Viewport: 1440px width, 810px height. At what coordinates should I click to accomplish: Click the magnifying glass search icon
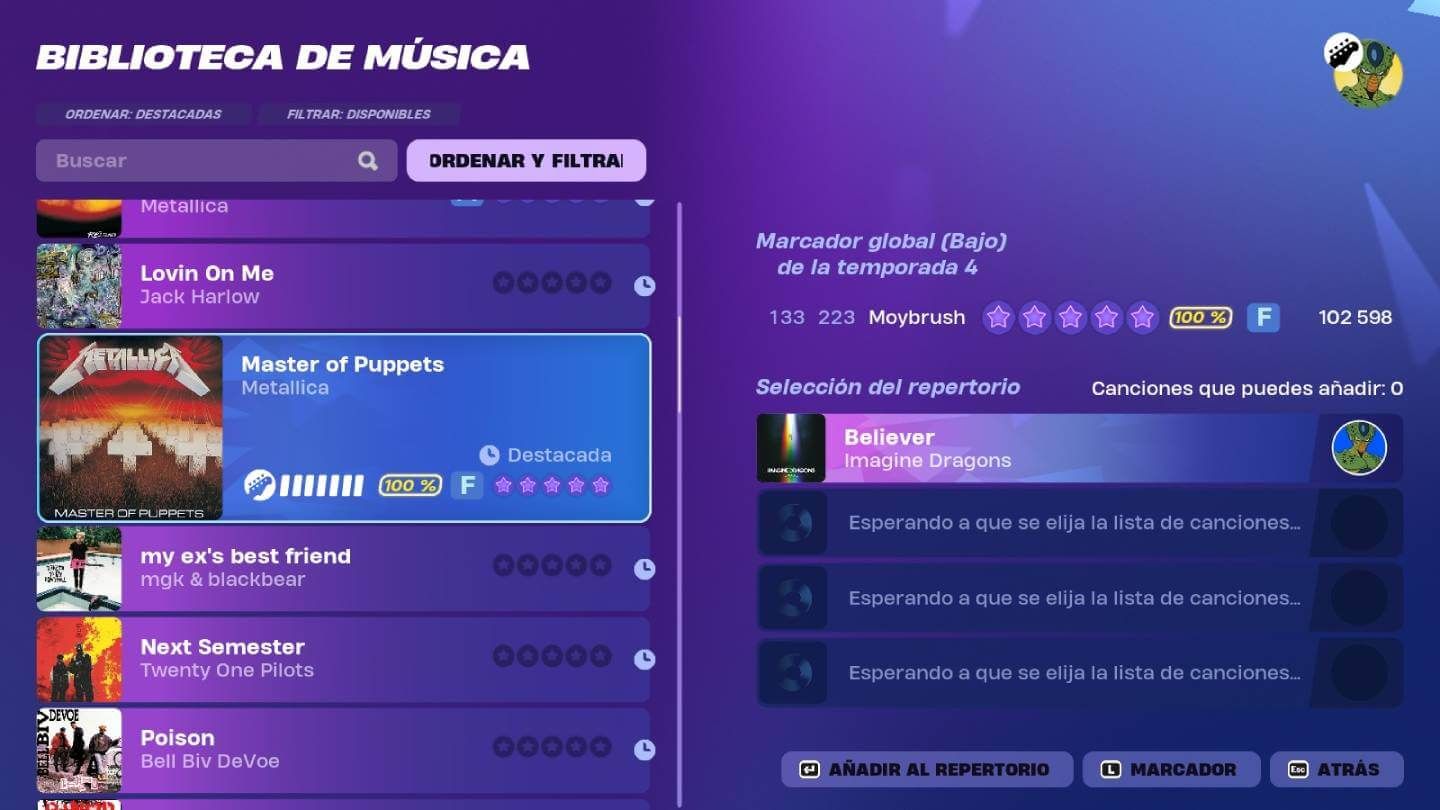[x=367, y=160]
